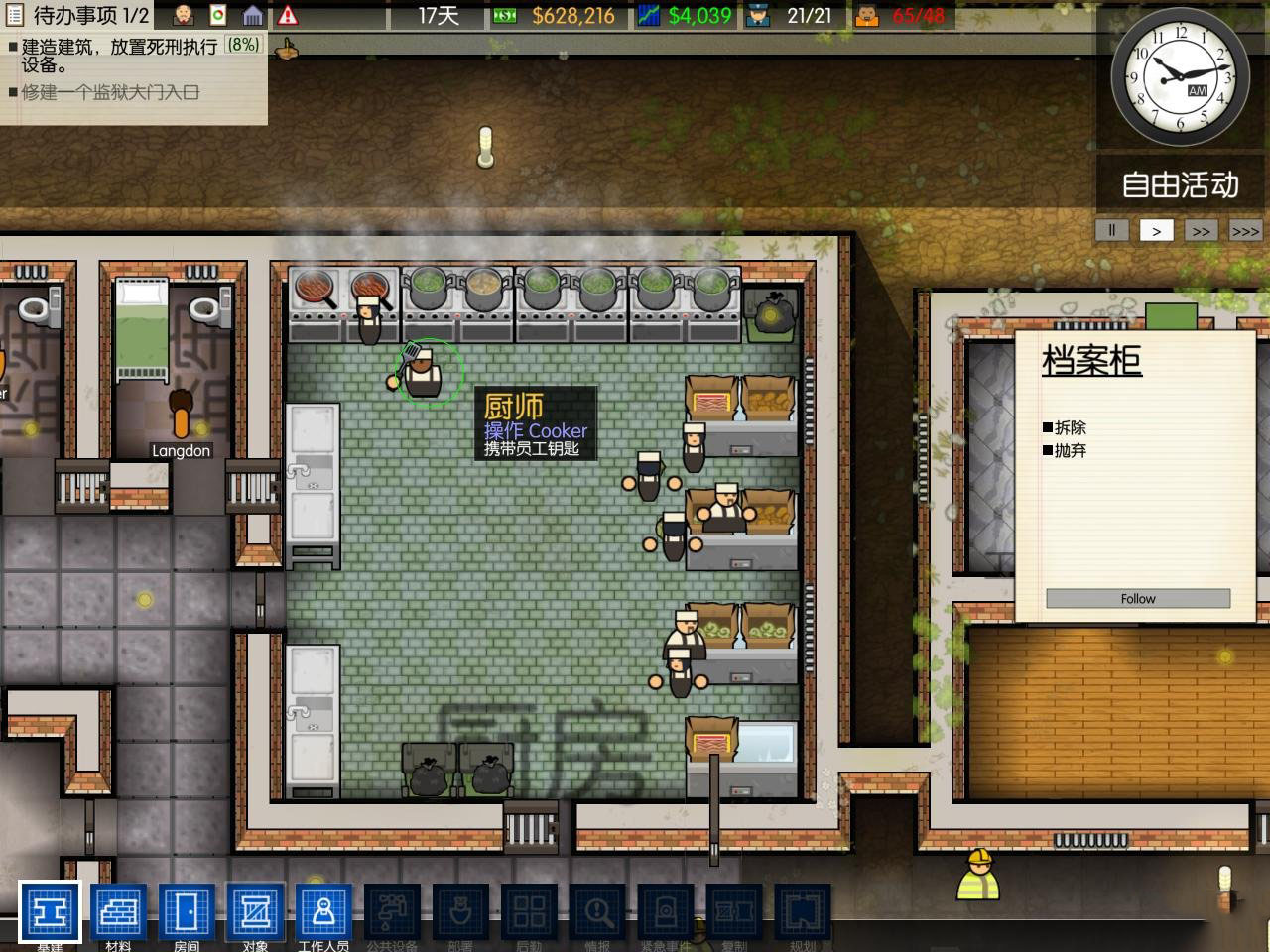Open the 待办事项 todo list
1270x952 pixels.
[x=77, y=15]
